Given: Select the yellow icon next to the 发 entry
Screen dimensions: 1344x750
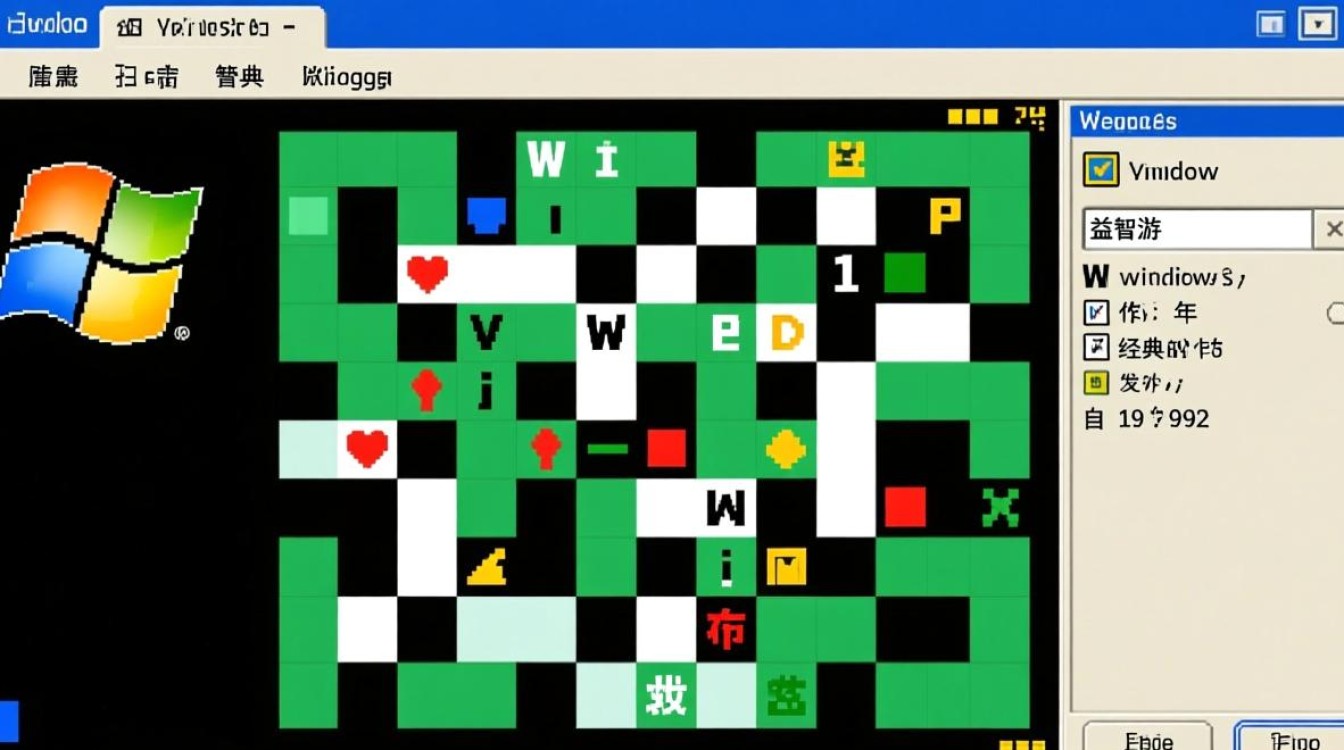Looking at the screenshot, I should [x=1096, y=383].
